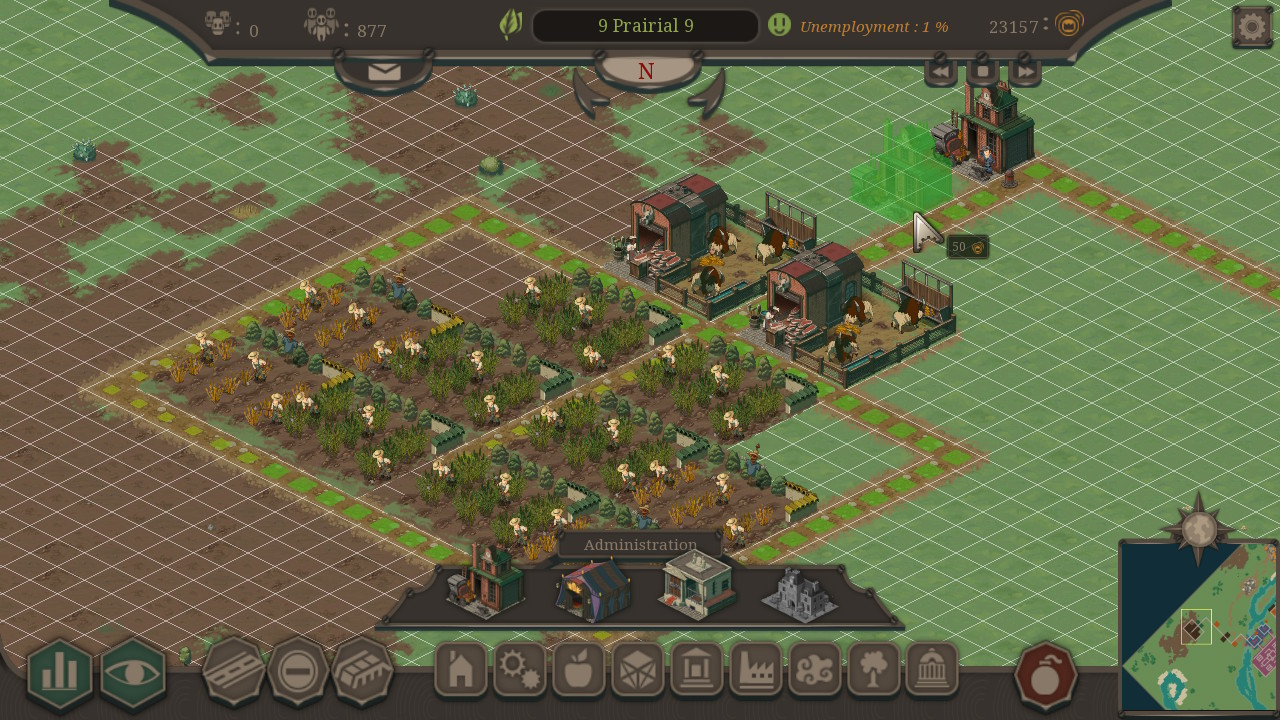Toggle the prohibition tool with the no-entry sign

point(296,672)
